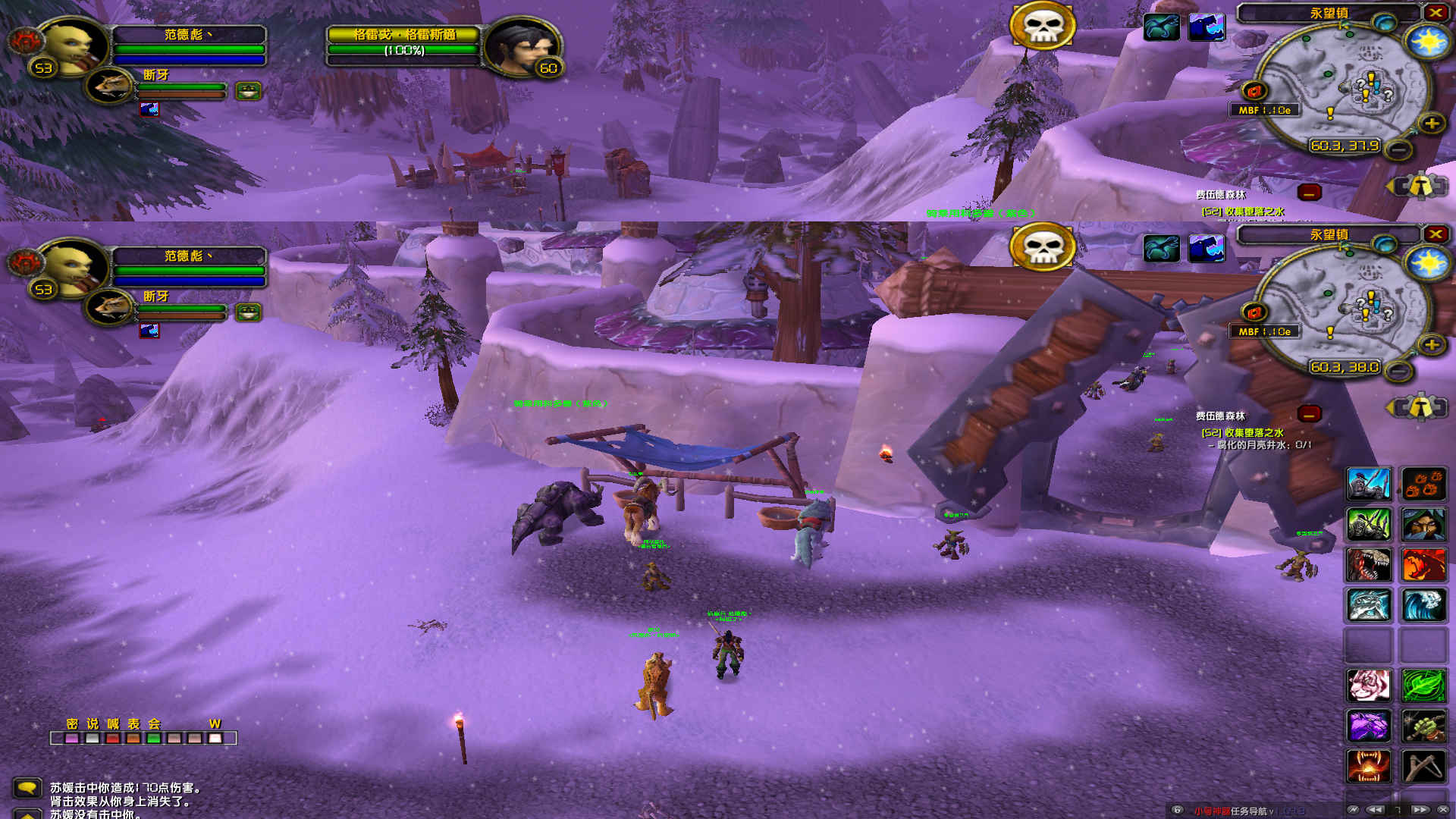Select the green 会 guild chat button
This screenshot has height=819, width=1456.
[x=154, y=738]
